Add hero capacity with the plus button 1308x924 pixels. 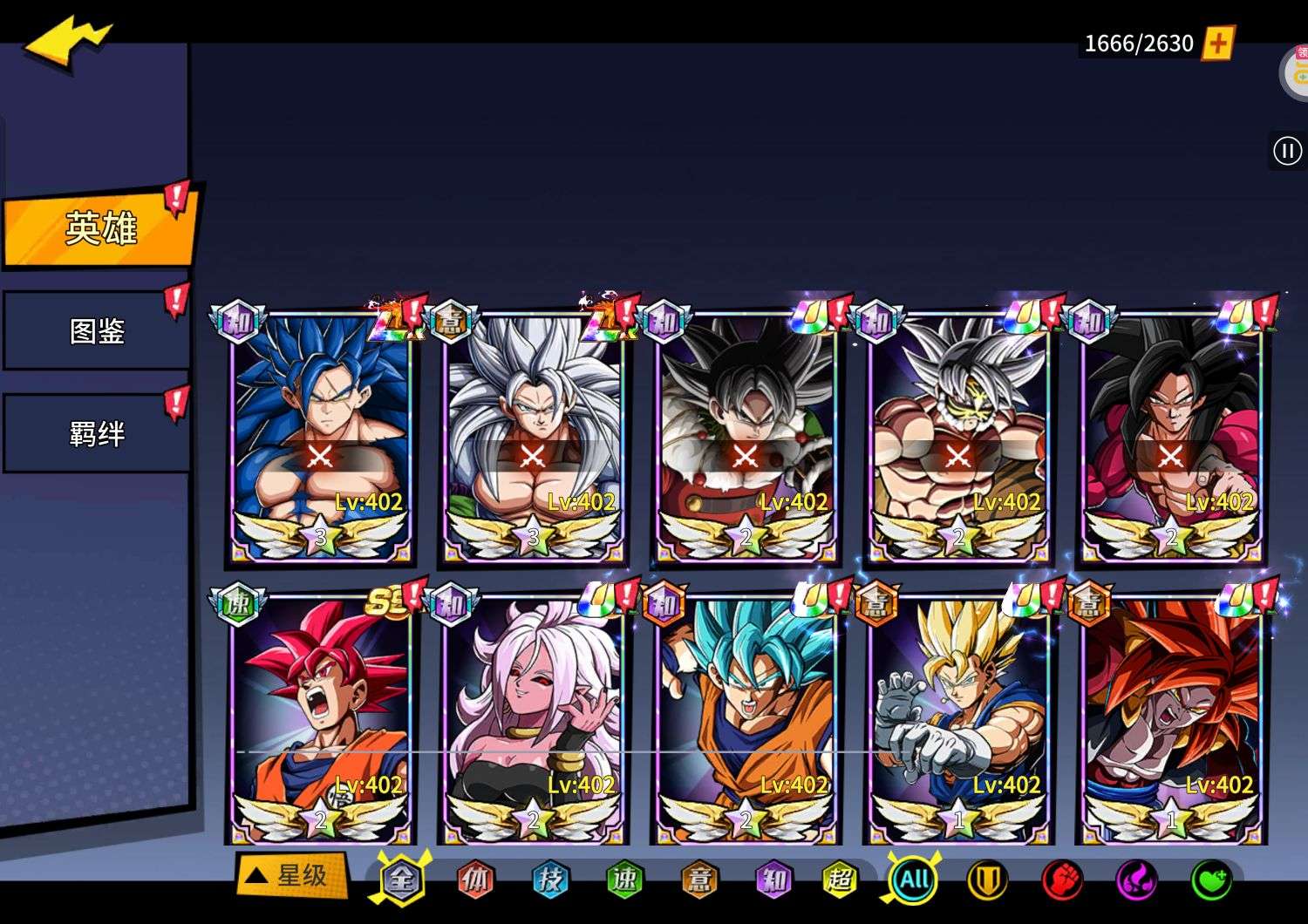pos(1218,43)
